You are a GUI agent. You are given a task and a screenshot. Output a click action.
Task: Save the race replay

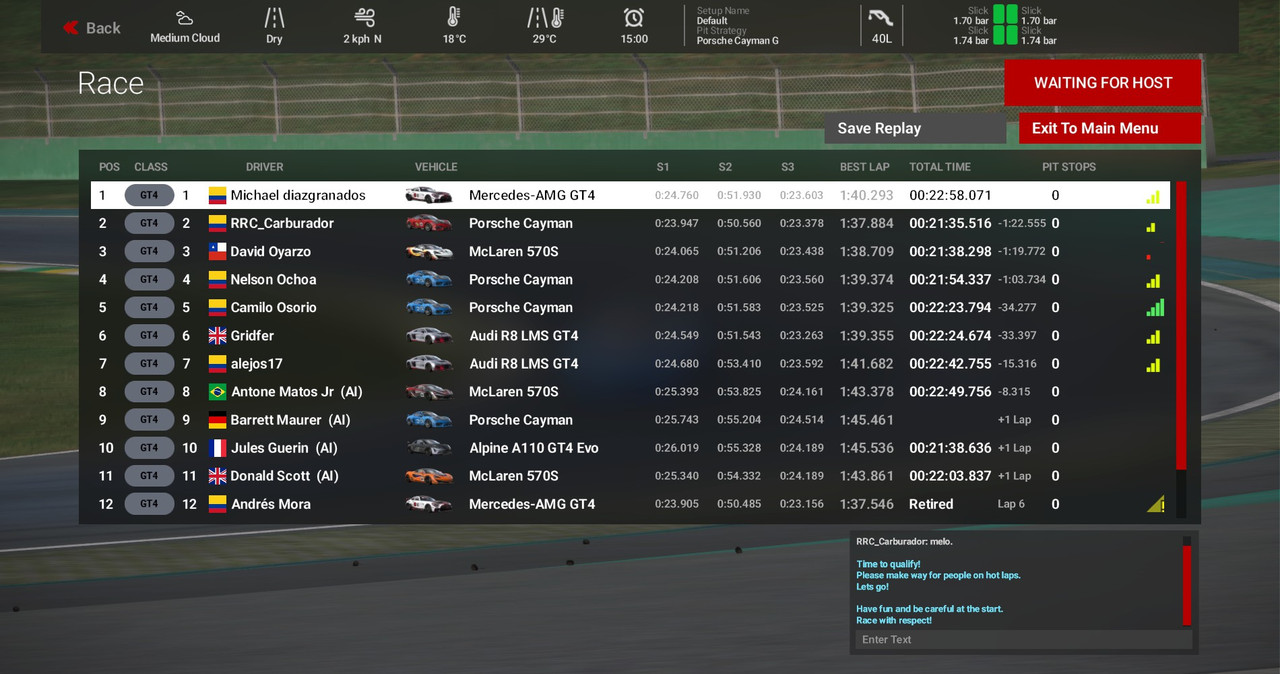pyautogui.click(x=914, y=128)
